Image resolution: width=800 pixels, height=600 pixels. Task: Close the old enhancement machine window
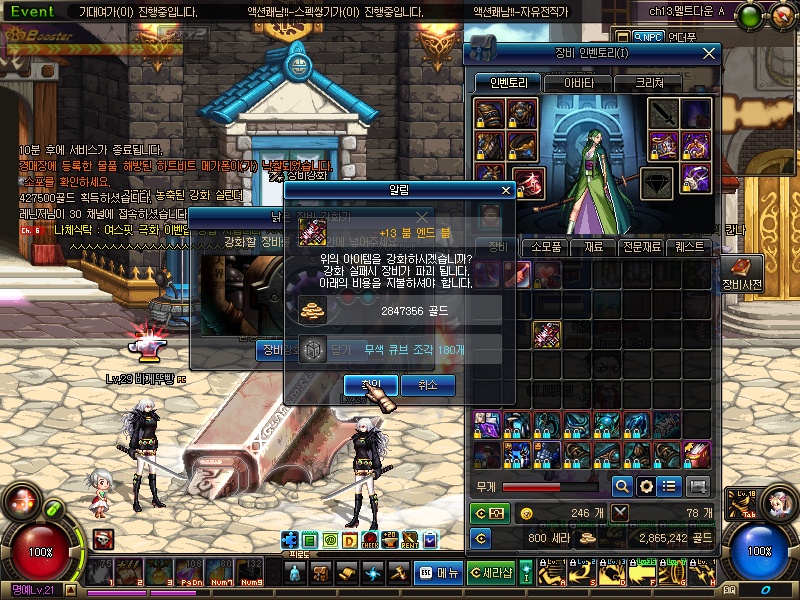422,217
